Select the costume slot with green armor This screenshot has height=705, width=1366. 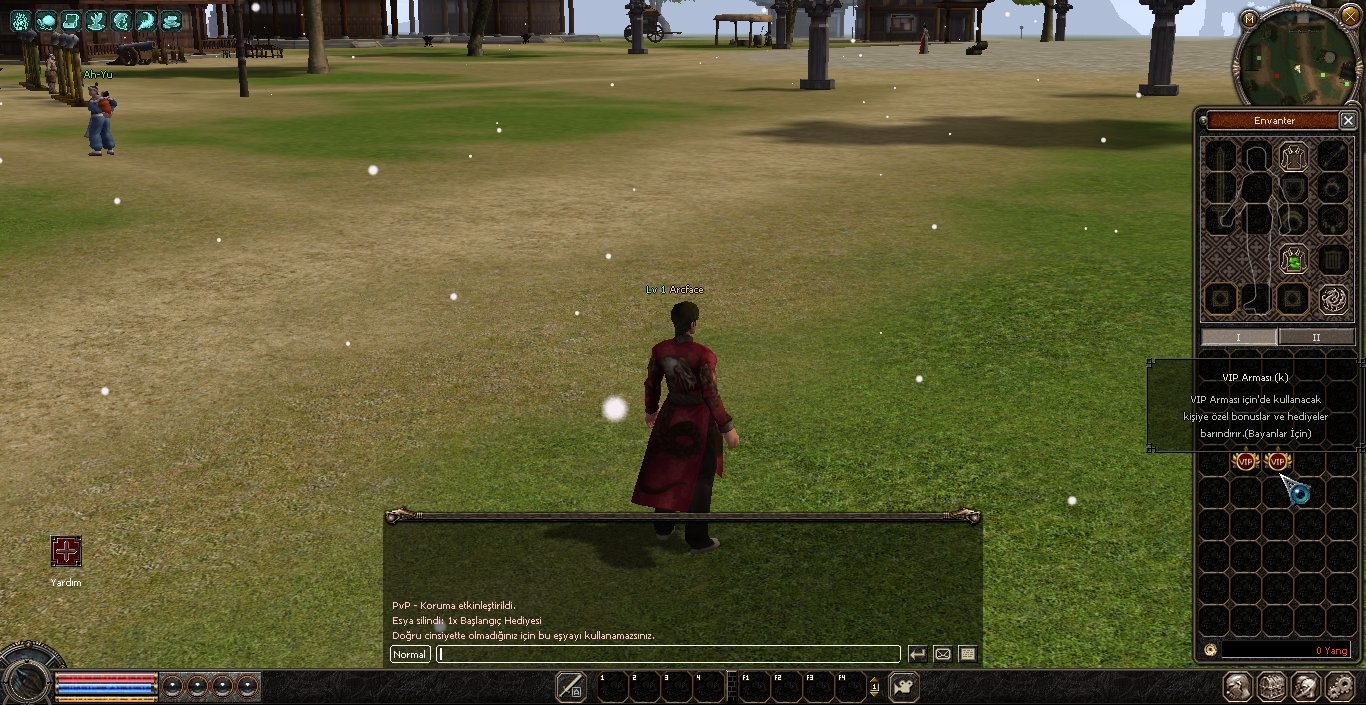point(1294,261)
